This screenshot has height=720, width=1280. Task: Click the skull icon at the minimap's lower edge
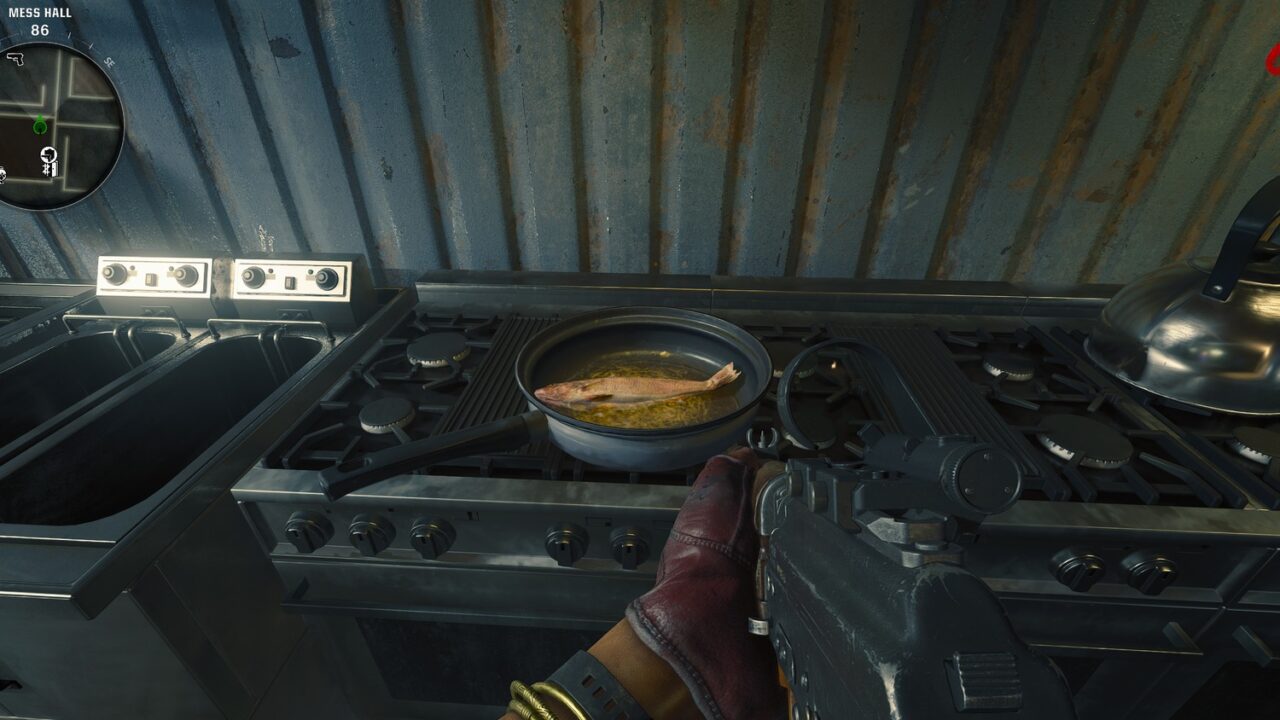[3, 177]
